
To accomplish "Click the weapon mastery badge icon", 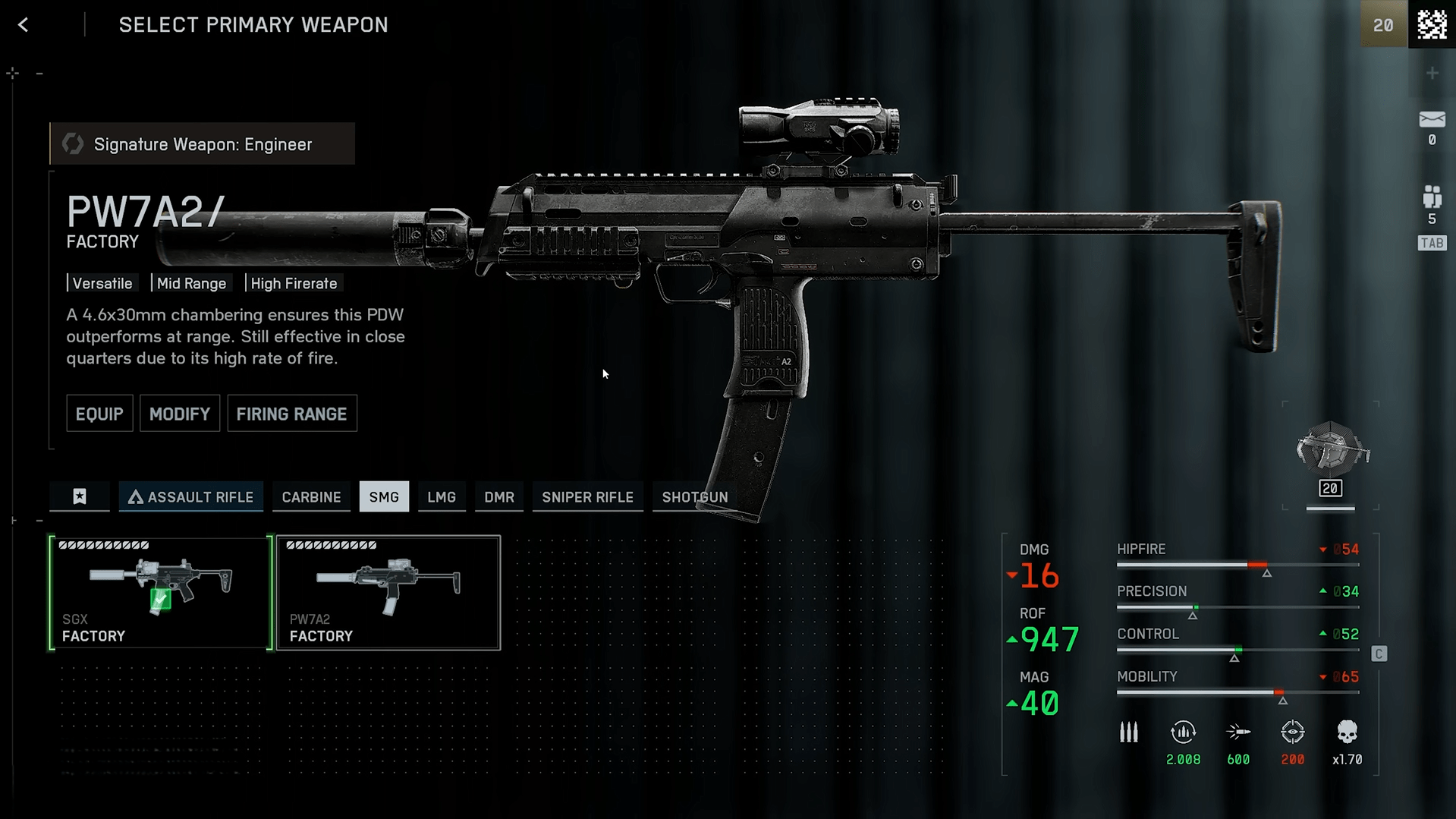I will (1331, 452).
